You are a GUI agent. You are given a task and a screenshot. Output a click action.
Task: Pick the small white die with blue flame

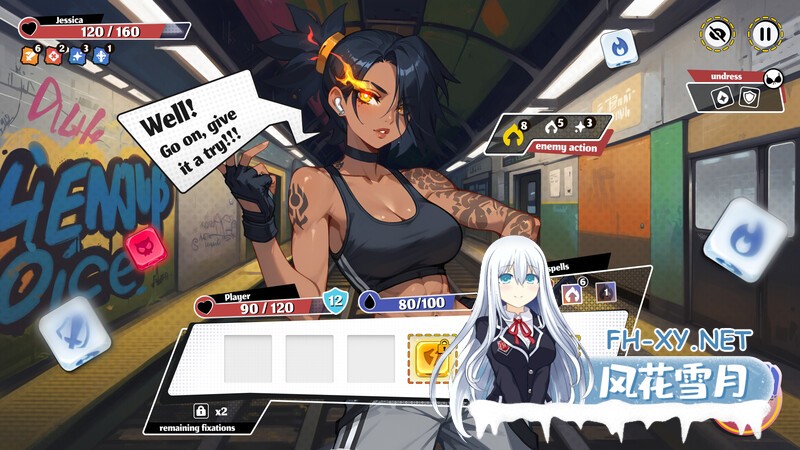613,48
